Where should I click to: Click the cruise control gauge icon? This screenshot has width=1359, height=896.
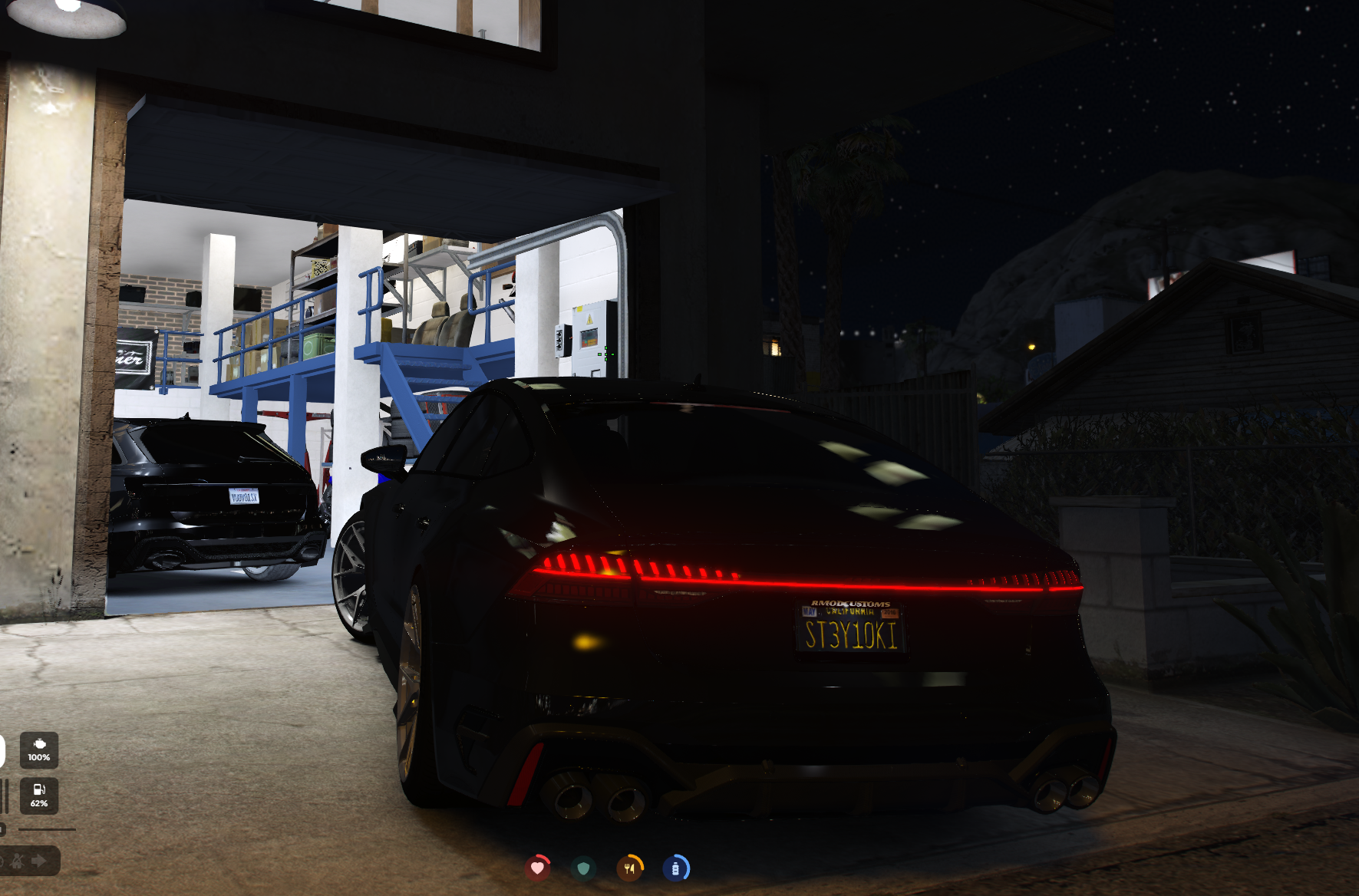tap(3, 862)
